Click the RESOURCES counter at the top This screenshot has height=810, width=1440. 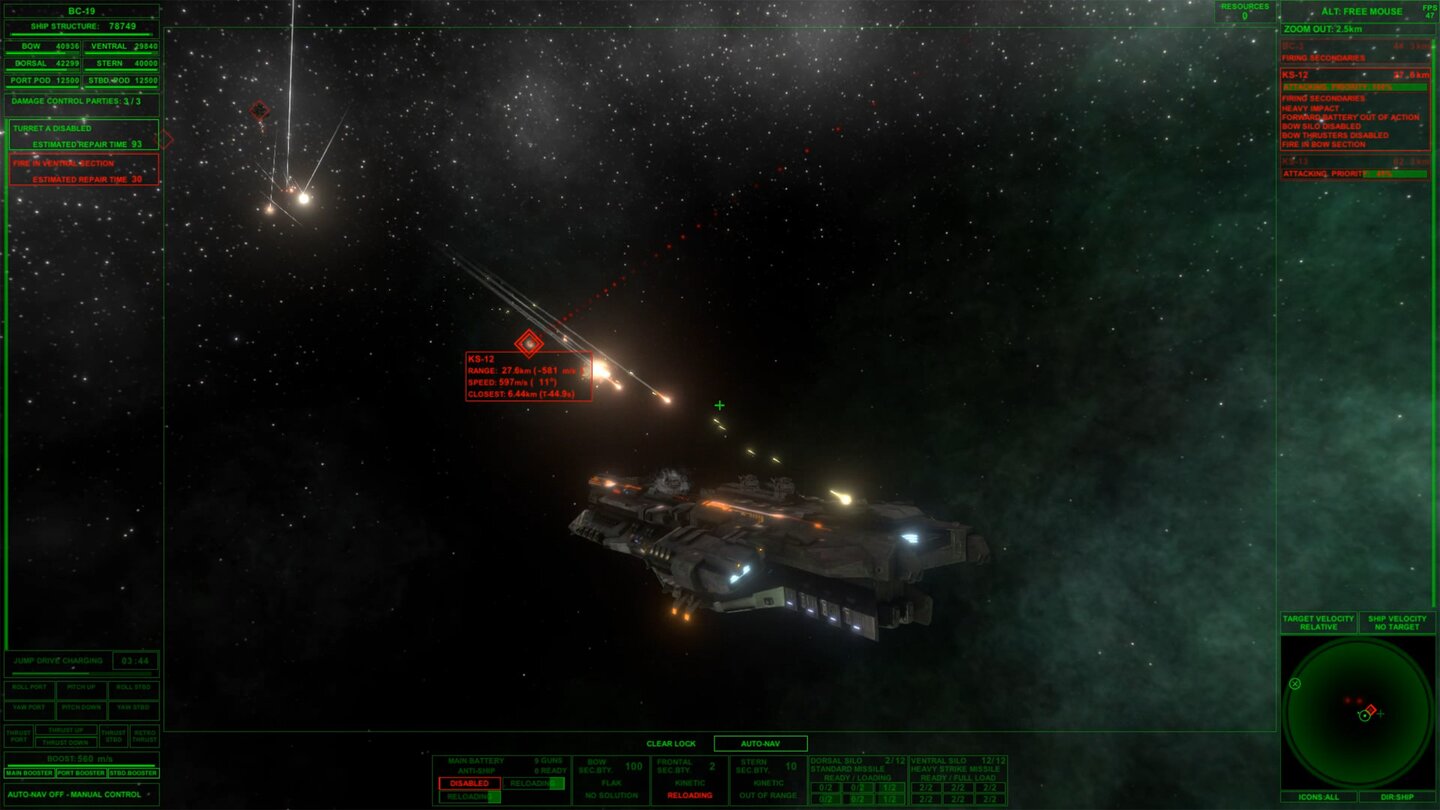pyautogui.click(x=1243, y=9)
